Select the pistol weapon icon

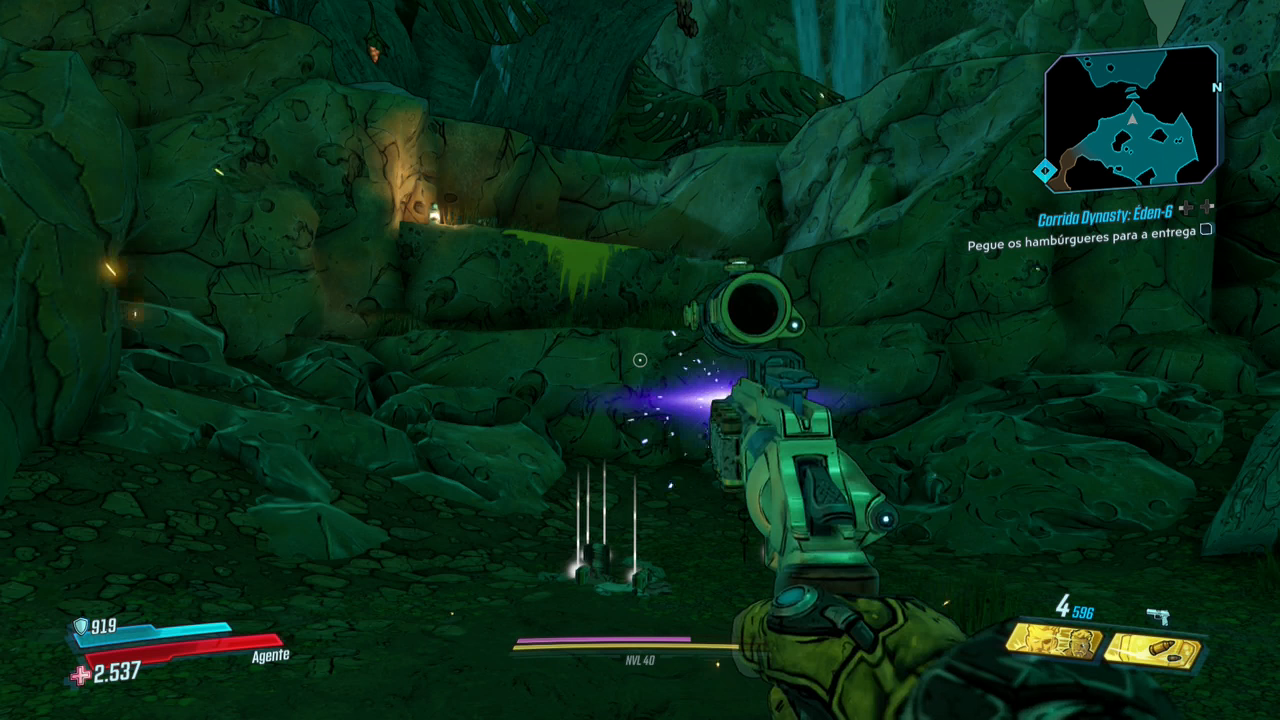coord(1158,616)
